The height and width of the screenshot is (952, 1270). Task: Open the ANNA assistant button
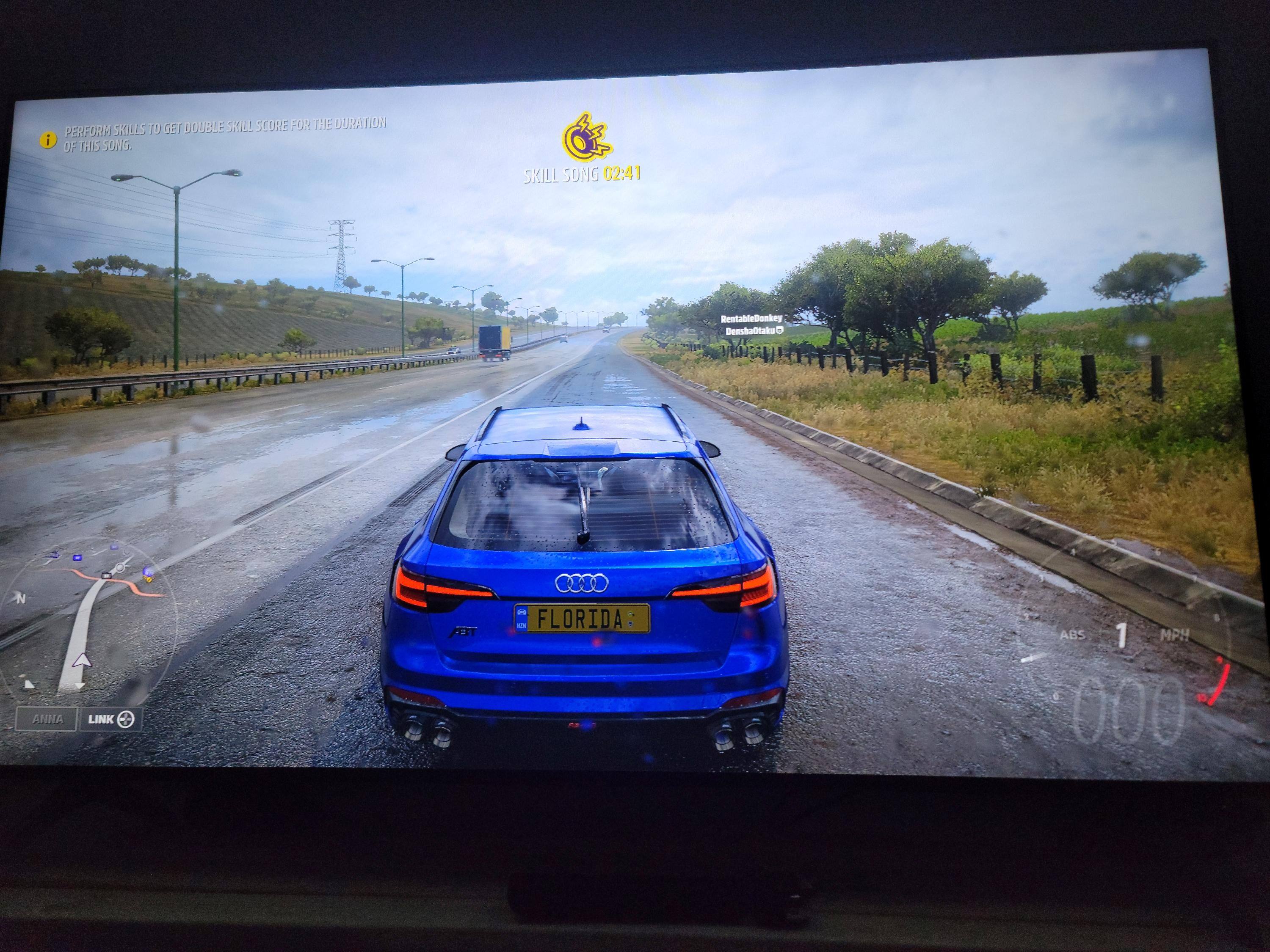(47, 719)
